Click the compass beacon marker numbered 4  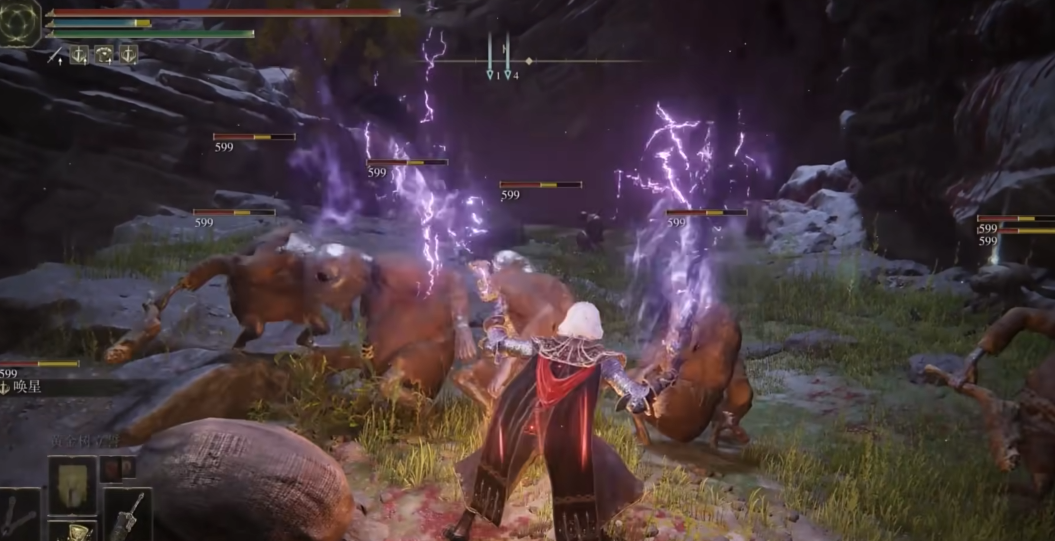click(x=508, y=73)
